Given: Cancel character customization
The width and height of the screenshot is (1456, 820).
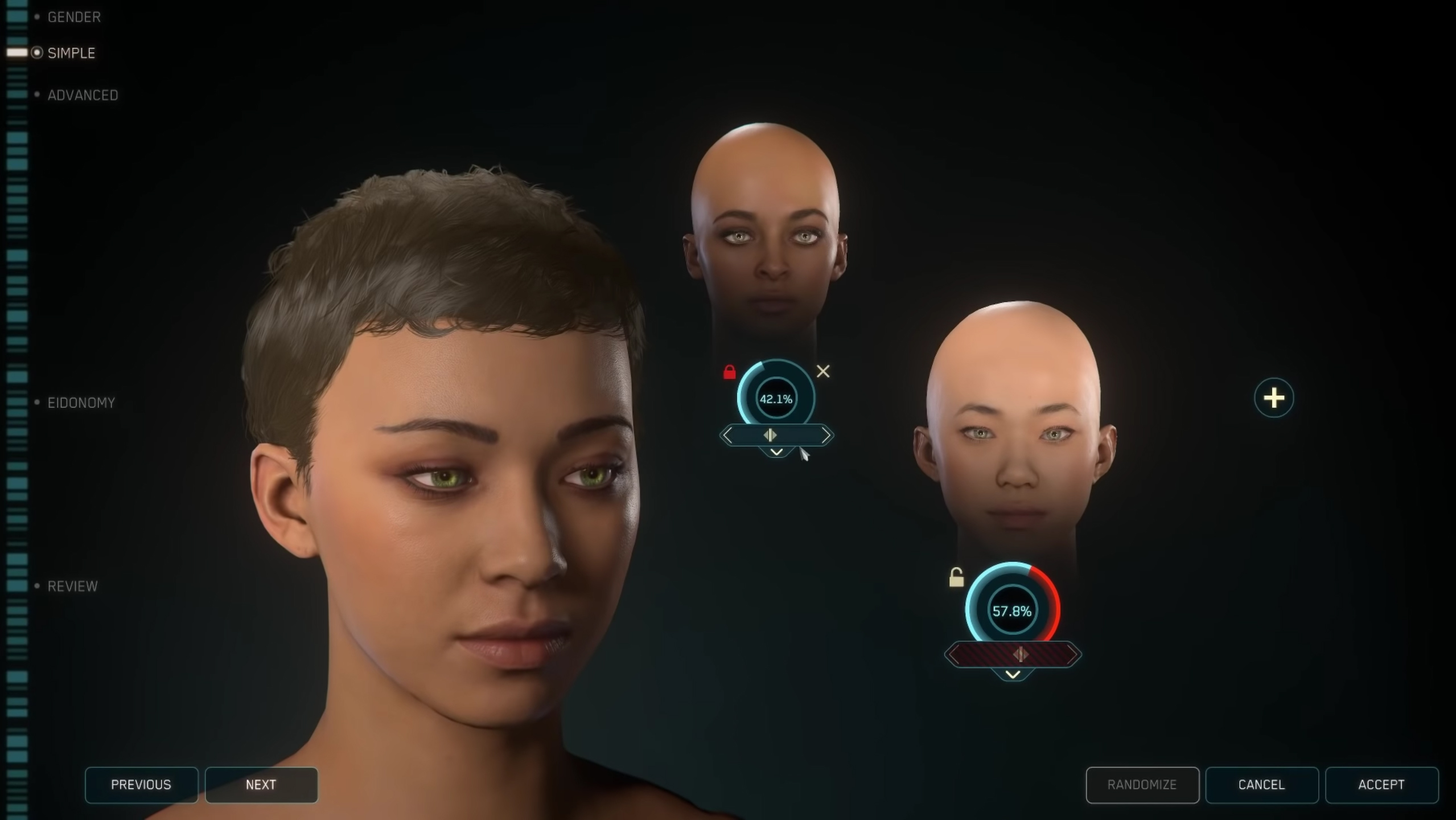Looking at the screenshot, I should tap(1261, 785).
